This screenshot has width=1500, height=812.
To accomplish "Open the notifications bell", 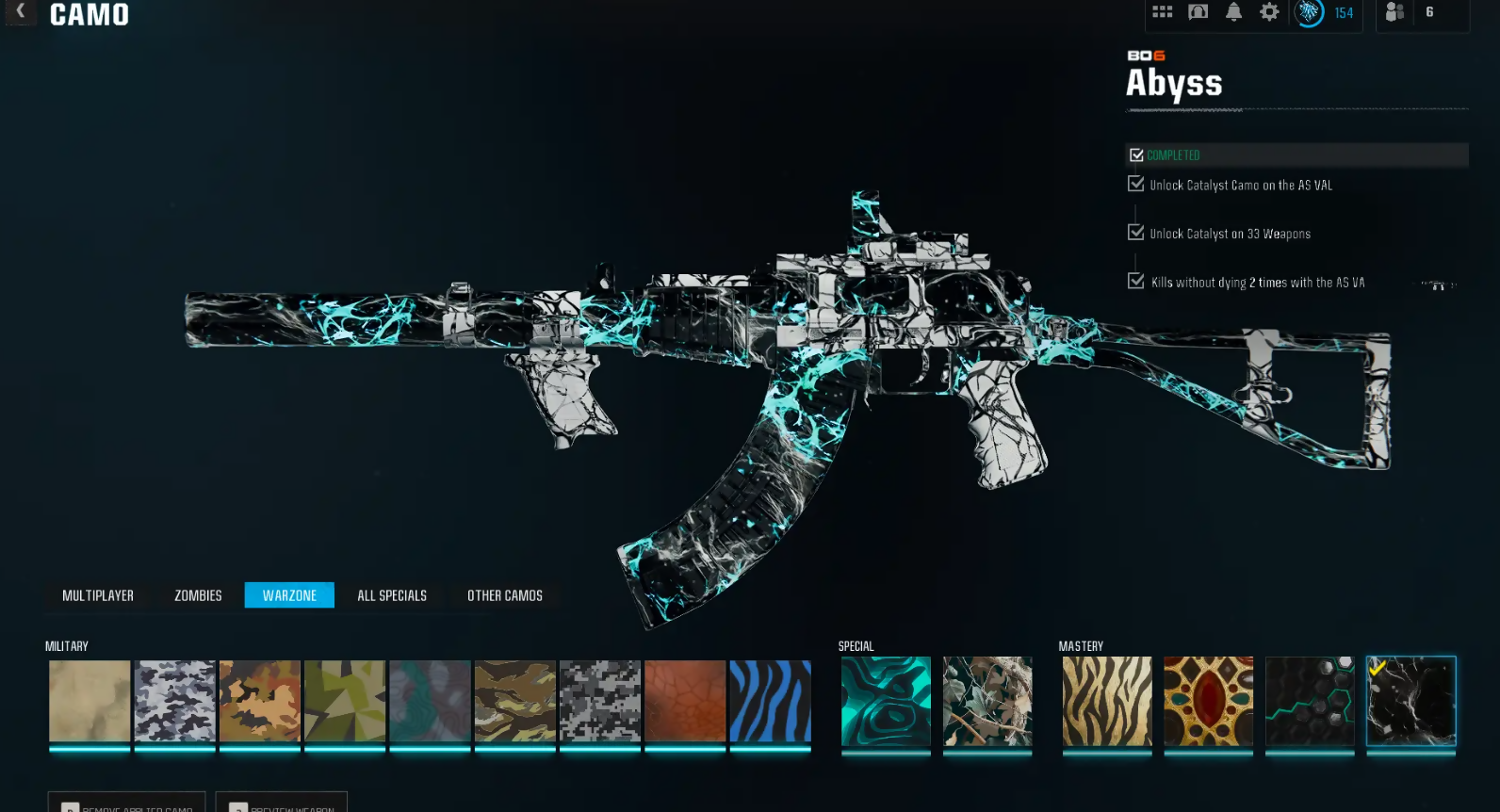I will [1233, 12].
